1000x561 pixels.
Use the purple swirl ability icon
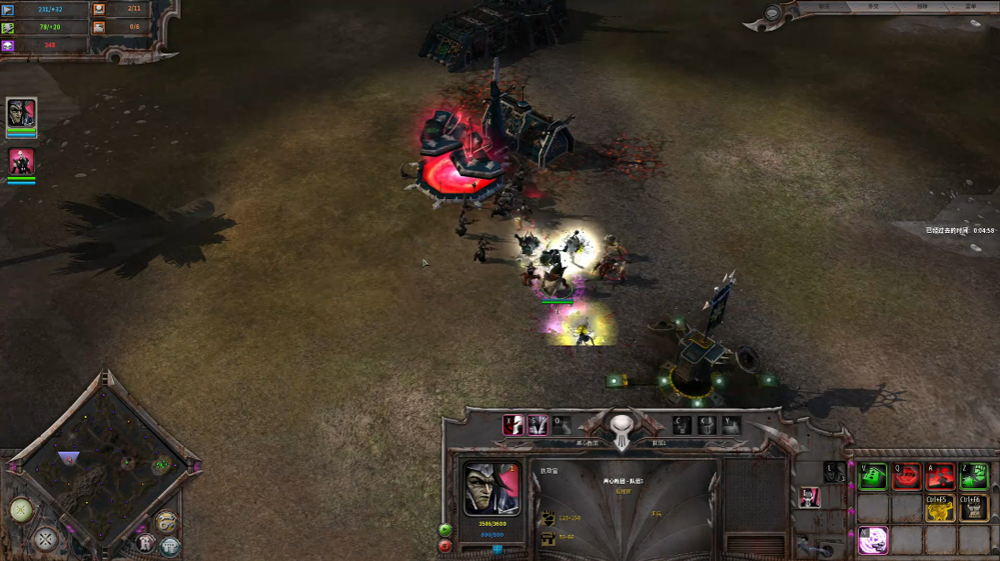coord(873,541)
